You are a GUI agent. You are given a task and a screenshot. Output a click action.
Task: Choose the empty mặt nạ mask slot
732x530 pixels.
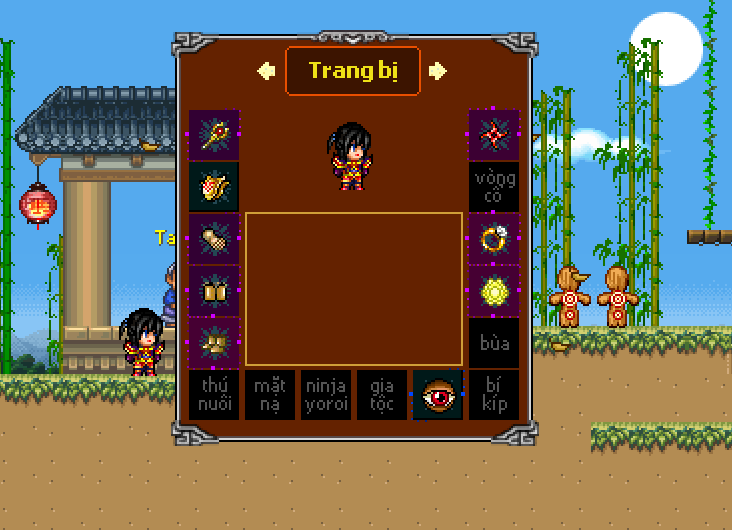pyautogui.click(x=270, y=395)
